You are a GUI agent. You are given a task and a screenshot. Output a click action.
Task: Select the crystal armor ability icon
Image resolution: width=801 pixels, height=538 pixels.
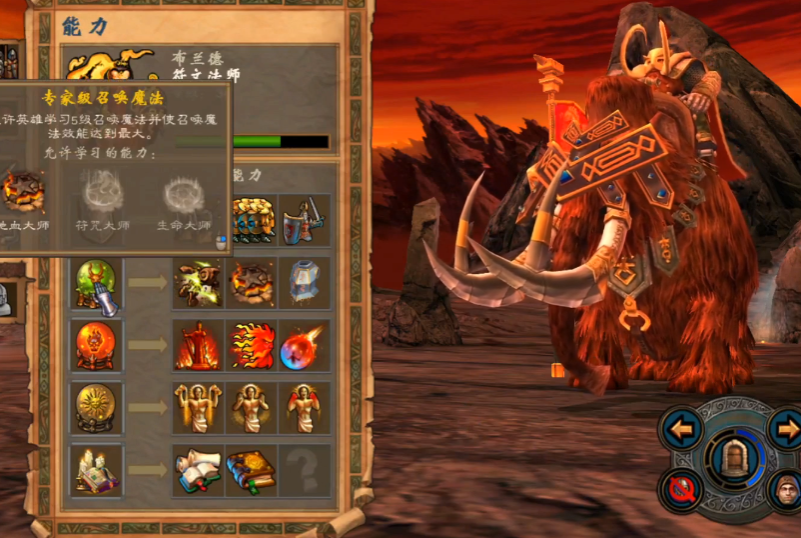click(304, 284)
